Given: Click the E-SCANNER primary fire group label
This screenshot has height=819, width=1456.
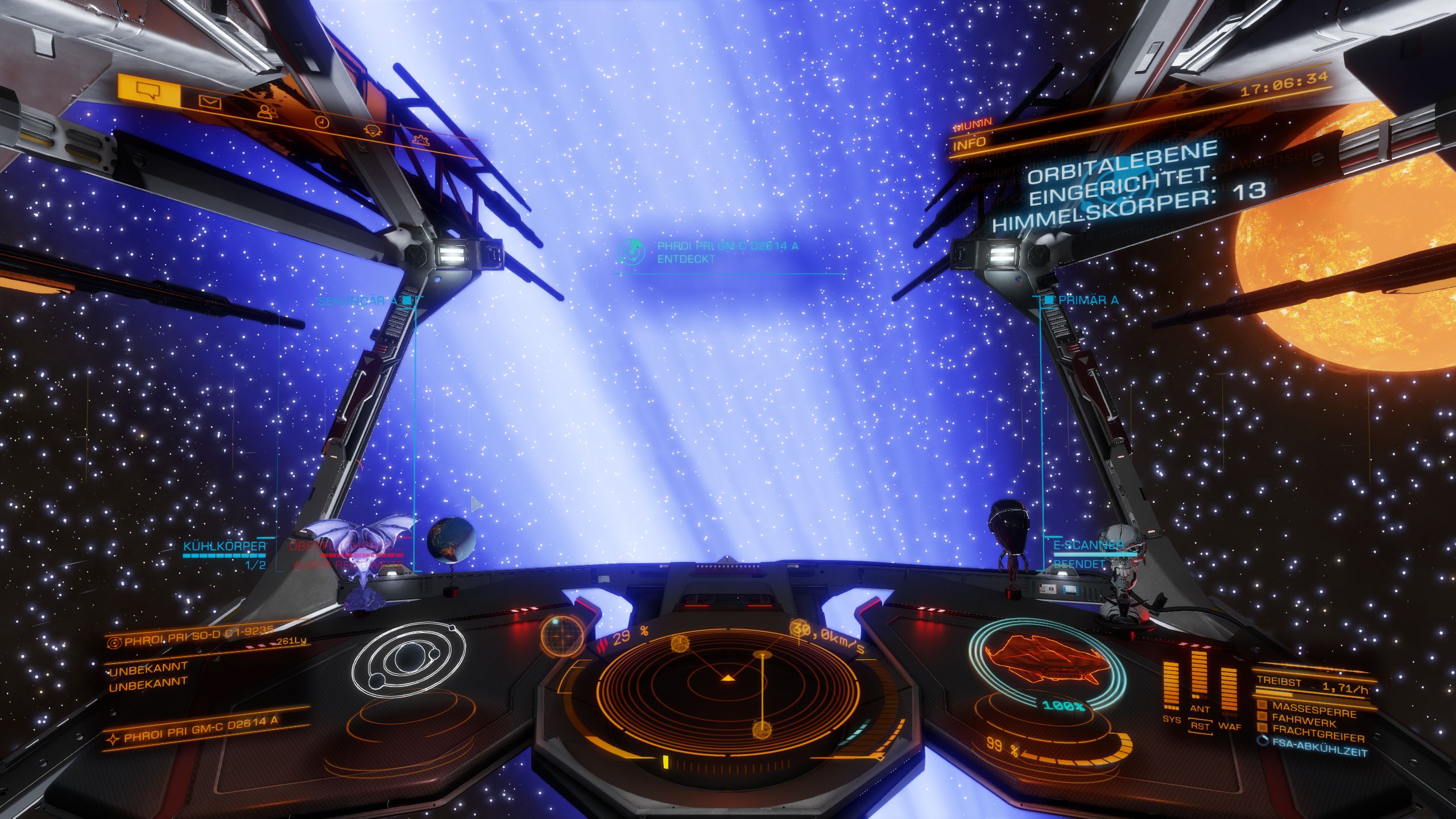Looking at the screenshot, I should pos(1089,544).
